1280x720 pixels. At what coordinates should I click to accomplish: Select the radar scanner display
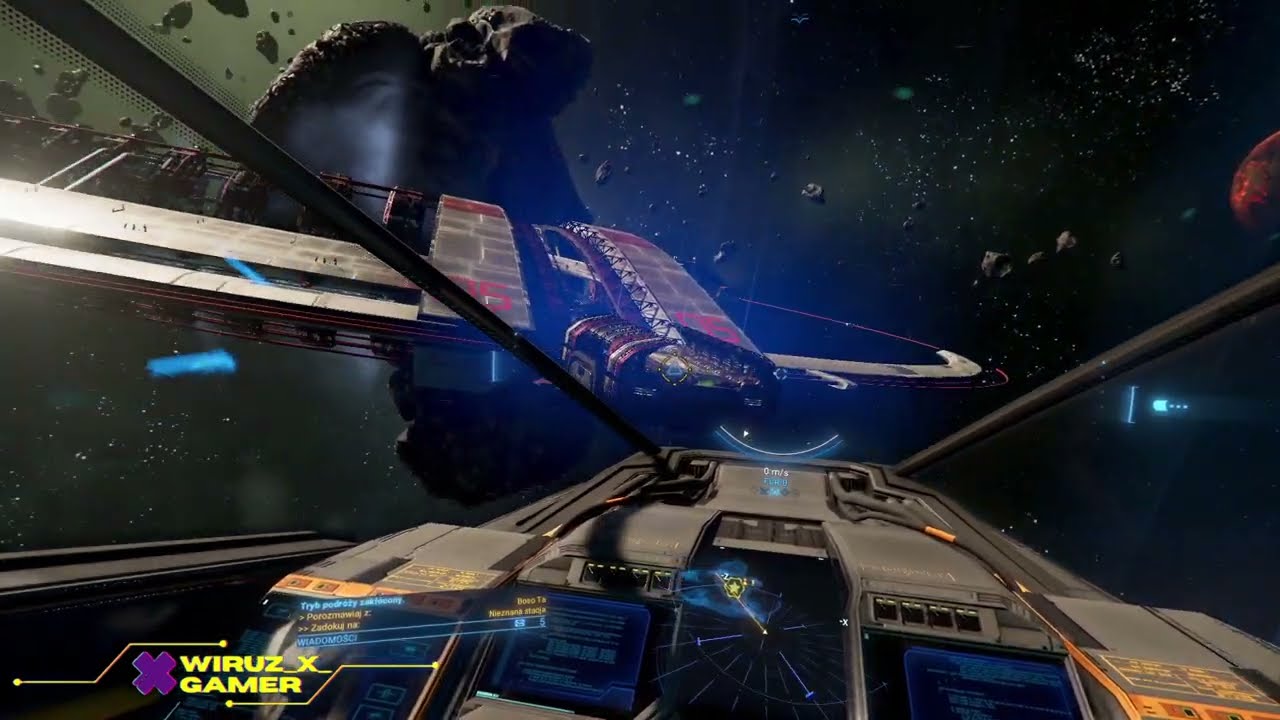click(x=760, y=640)
